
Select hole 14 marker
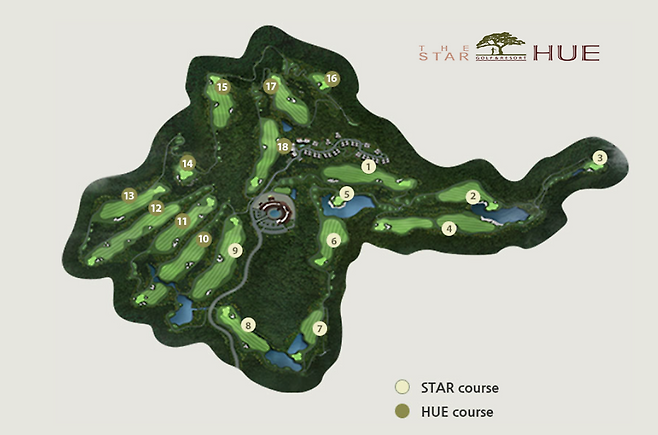pyautogui.click(x=187, y=163)
